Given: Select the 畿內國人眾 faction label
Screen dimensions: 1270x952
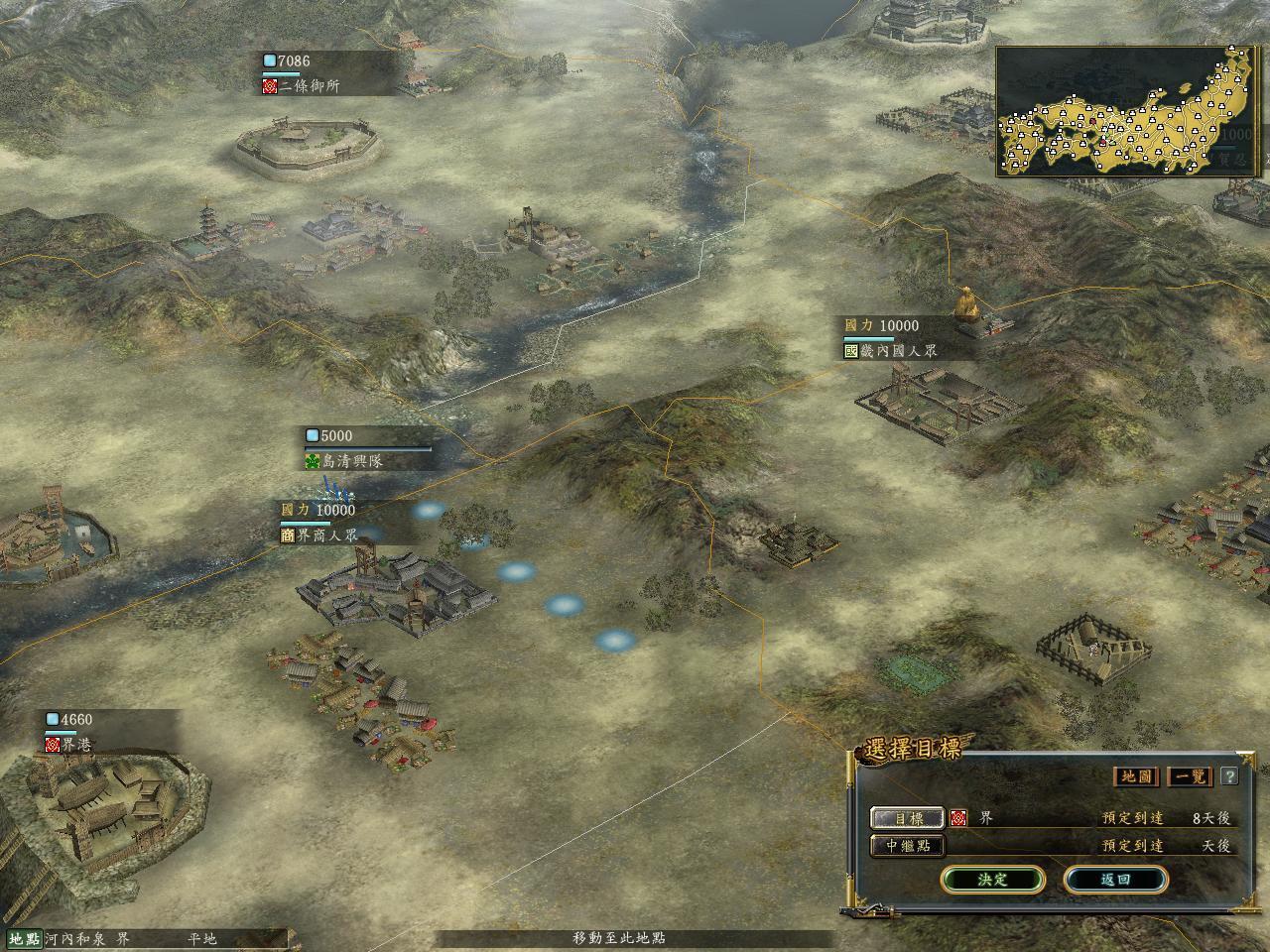Looking at the screenshot, I should (890, 350).
